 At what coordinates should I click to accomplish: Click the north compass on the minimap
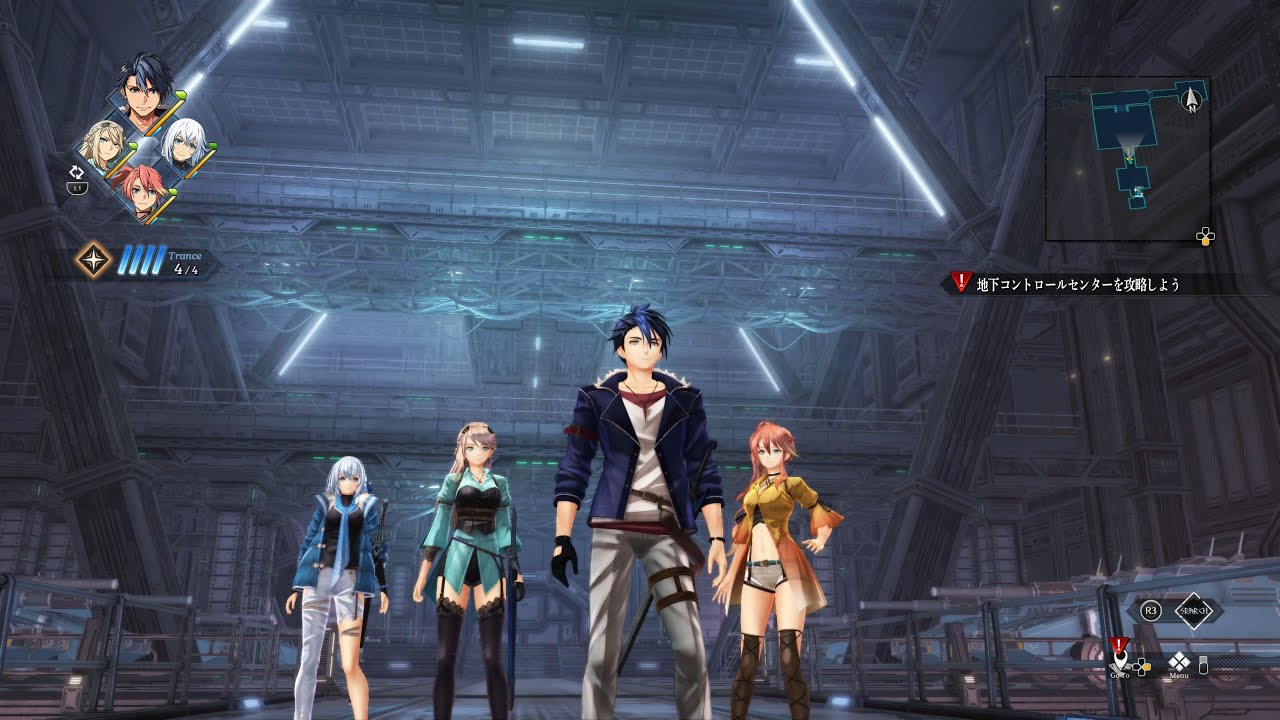click(x=1191, y=98)
